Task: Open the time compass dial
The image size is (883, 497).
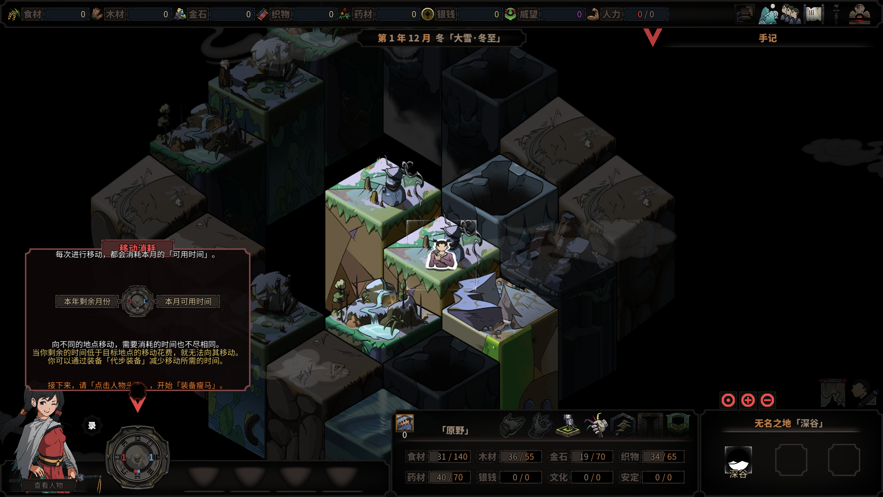Action: point(137,456)
